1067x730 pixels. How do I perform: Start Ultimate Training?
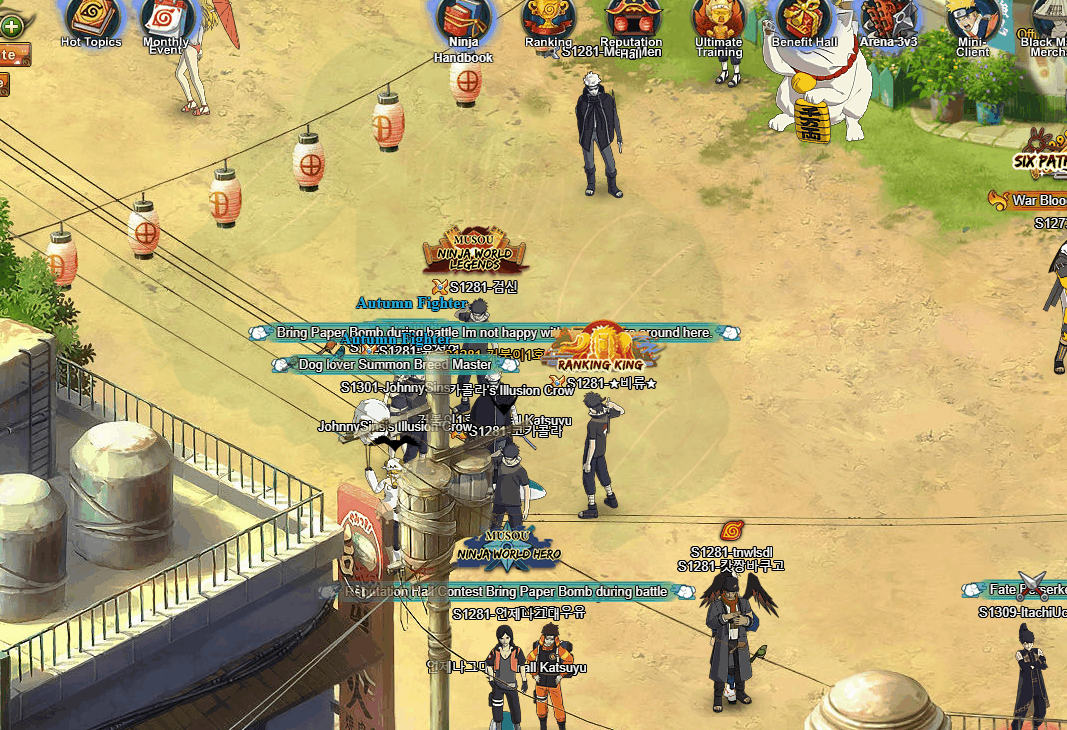coord(719,17)
